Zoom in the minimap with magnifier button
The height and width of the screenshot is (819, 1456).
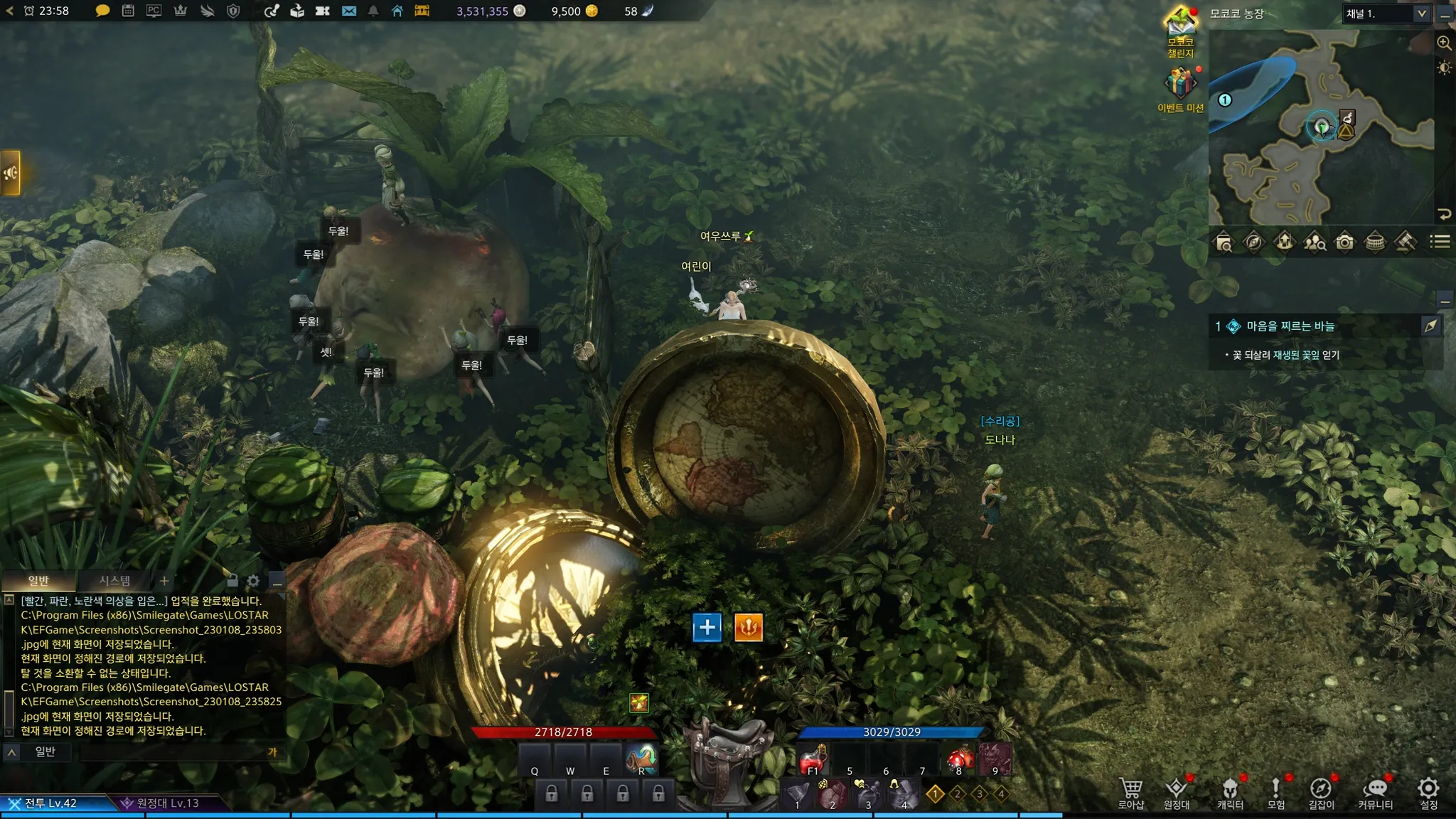pyautogui.click(x=1444, y=43)
